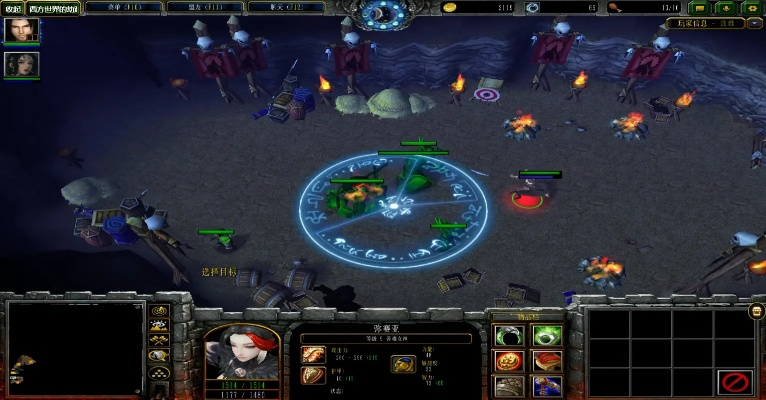Screen dimensions: 766x400
Task: Click the minimap signal ping button
Action: [159, 311]
